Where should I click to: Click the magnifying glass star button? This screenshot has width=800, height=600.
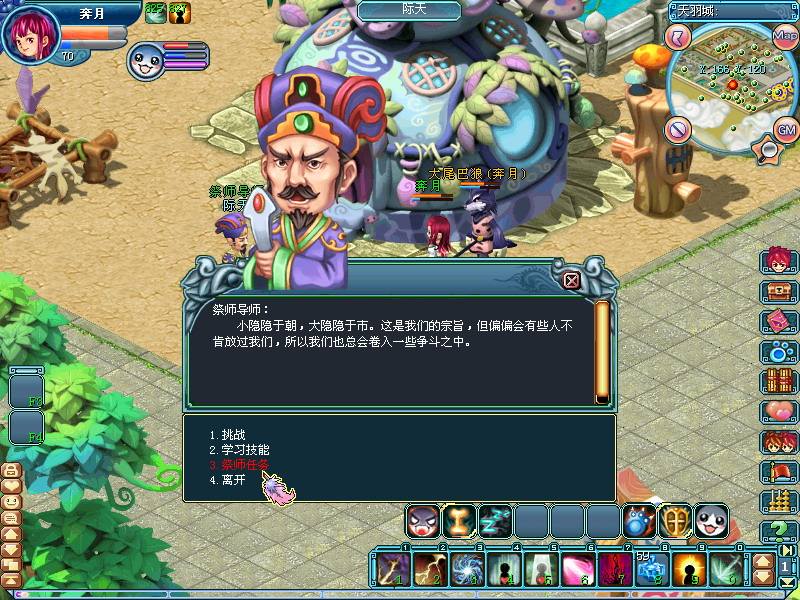pos(768,150)
